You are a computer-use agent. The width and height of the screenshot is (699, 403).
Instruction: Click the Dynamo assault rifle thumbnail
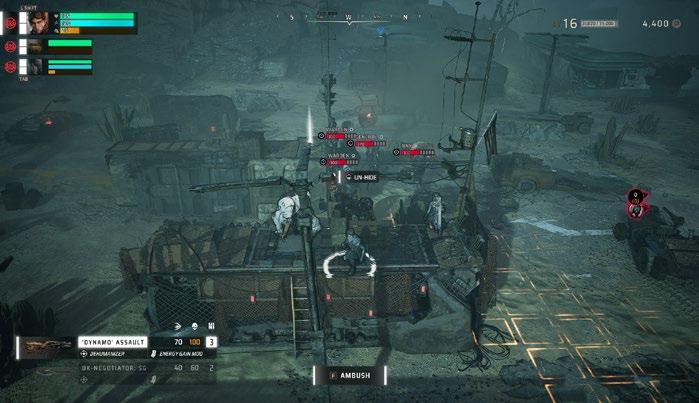tap(47, 346)
